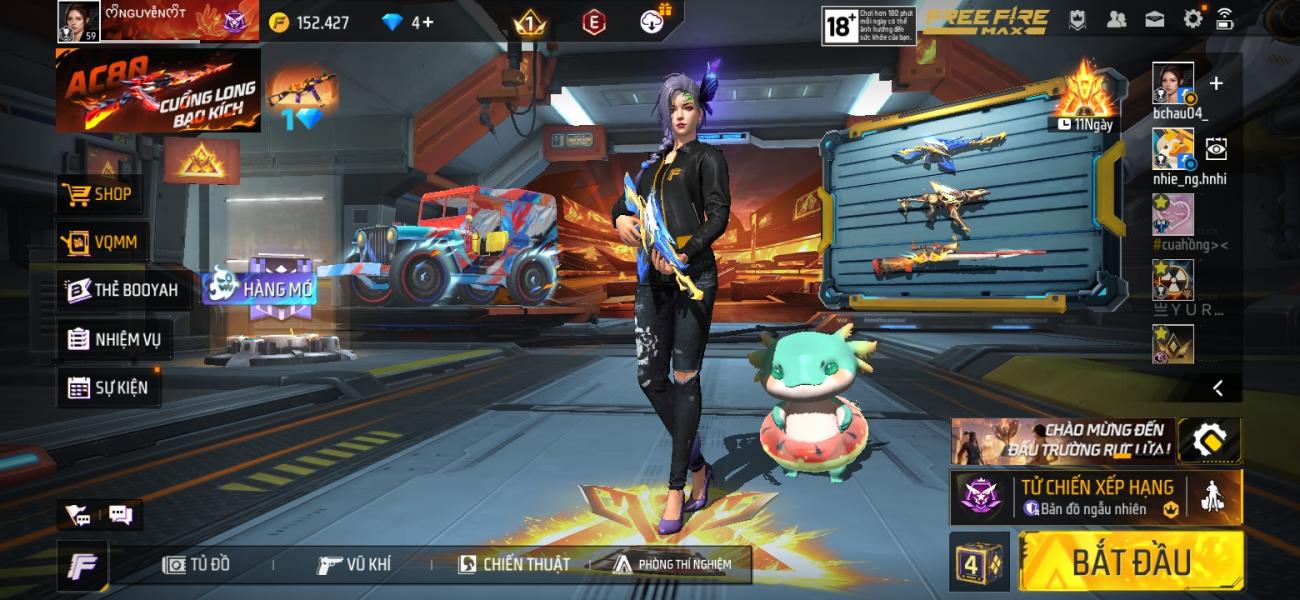Open the Đấu Trường Rực Lửa welcome banner

click(x=1062, y=441)
